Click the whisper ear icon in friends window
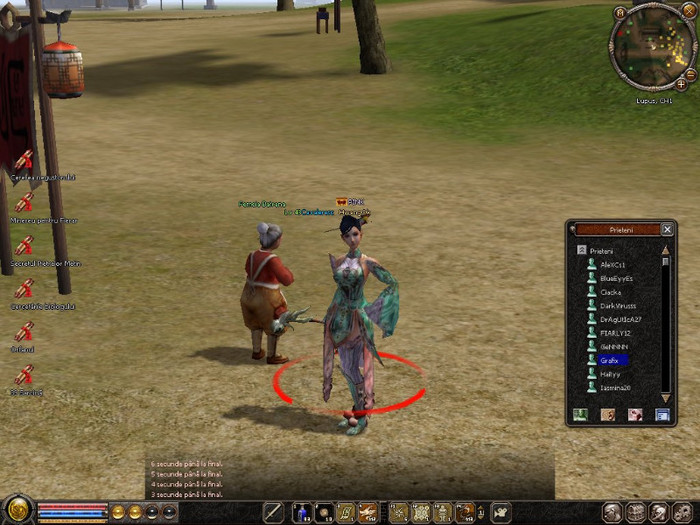Screen dimensions: 700x525 pyautogui.click(x=607, y=414)
